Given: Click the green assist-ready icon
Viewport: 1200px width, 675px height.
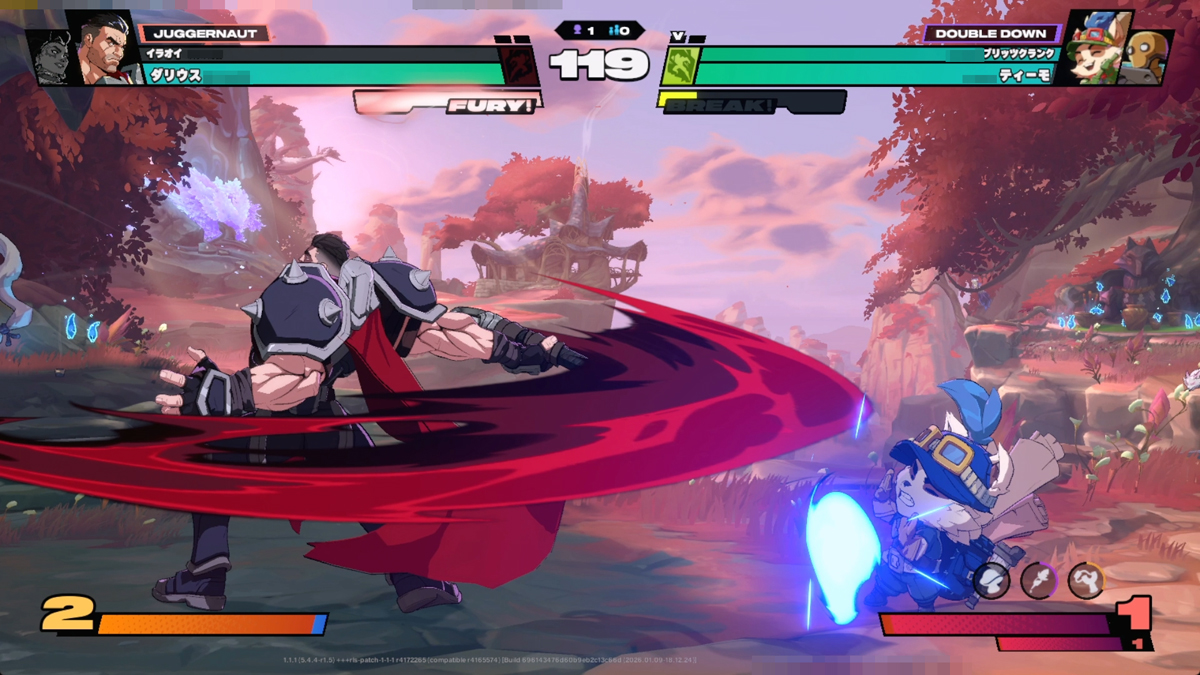Looking at the screenshot, I should click(x=678, y=65).
